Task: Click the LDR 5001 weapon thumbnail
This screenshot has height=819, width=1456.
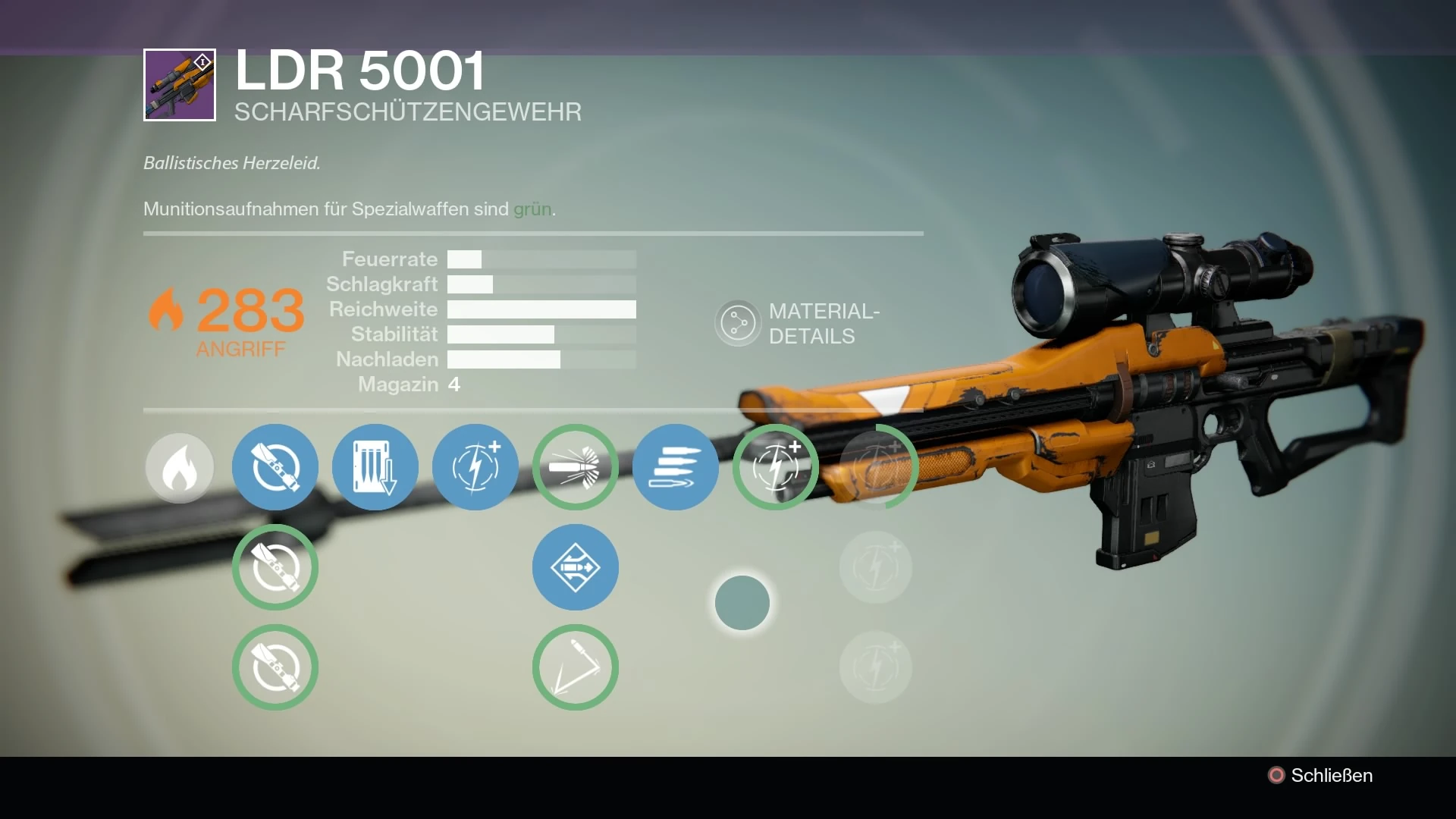Action: 179,85
